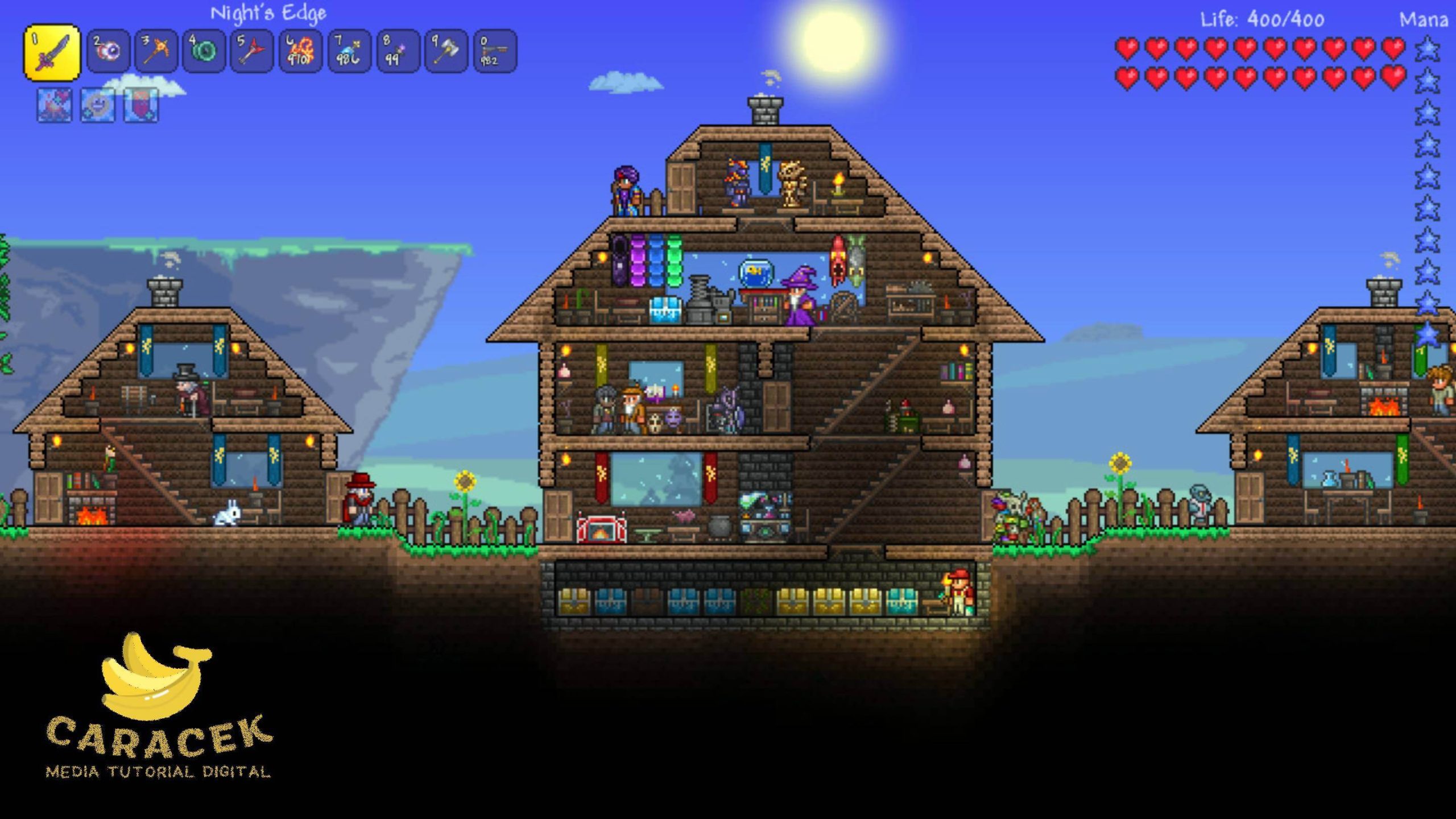Select the fiery item stack in slot 6
This screenshot has width=1456, height=819.
300,52
